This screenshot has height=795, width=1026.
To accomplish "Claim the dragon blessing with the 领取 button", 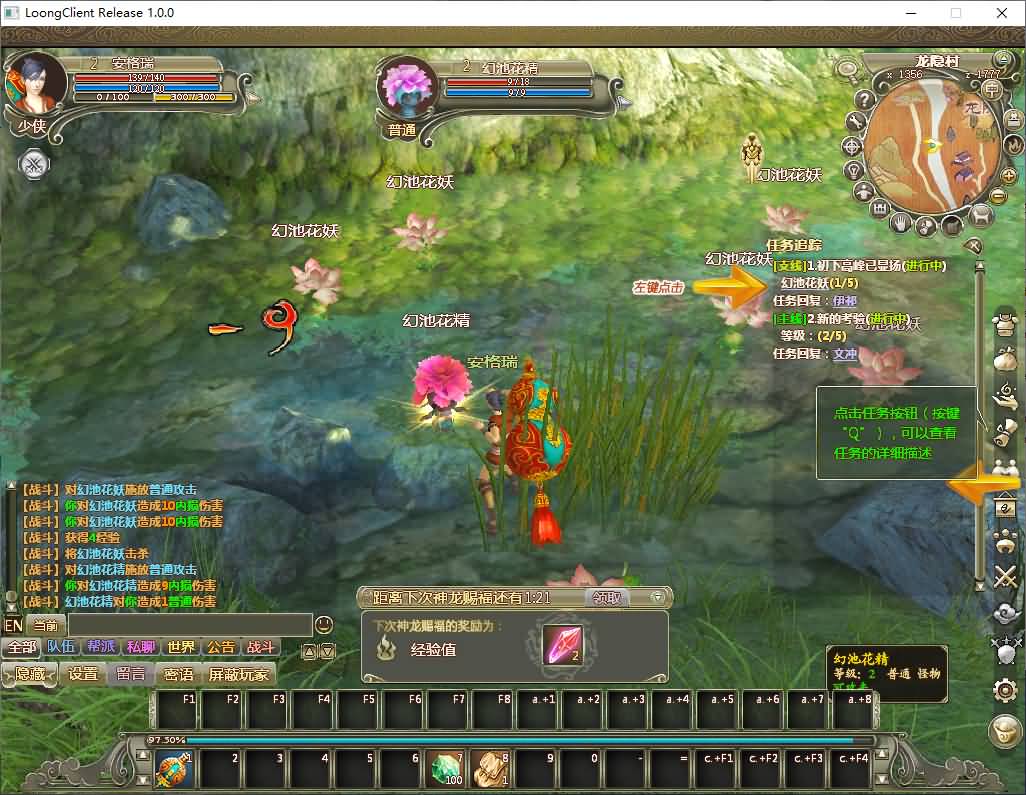I will (607, 597).
